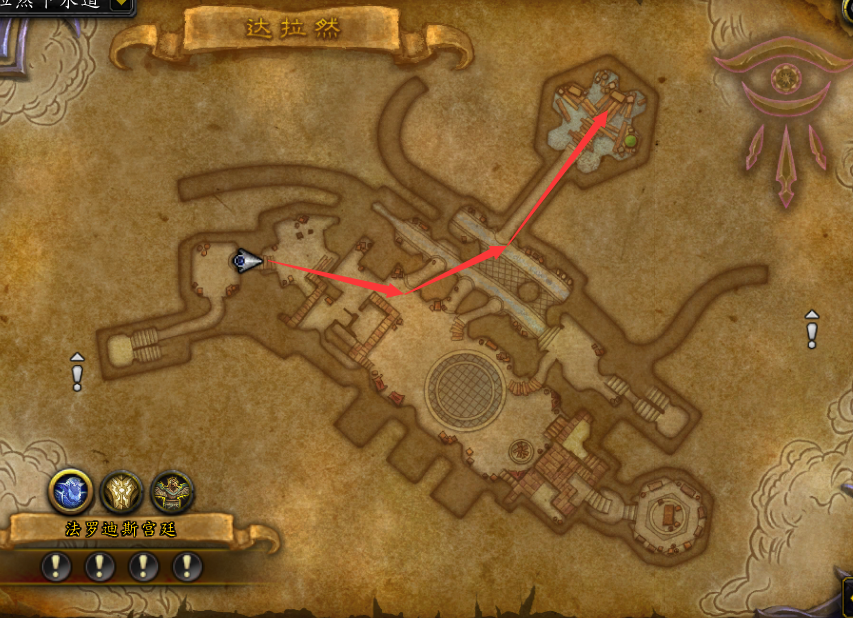Click the green dot map marker
The height and width of the screenshot is (618, 853).
tap(631, 141)
